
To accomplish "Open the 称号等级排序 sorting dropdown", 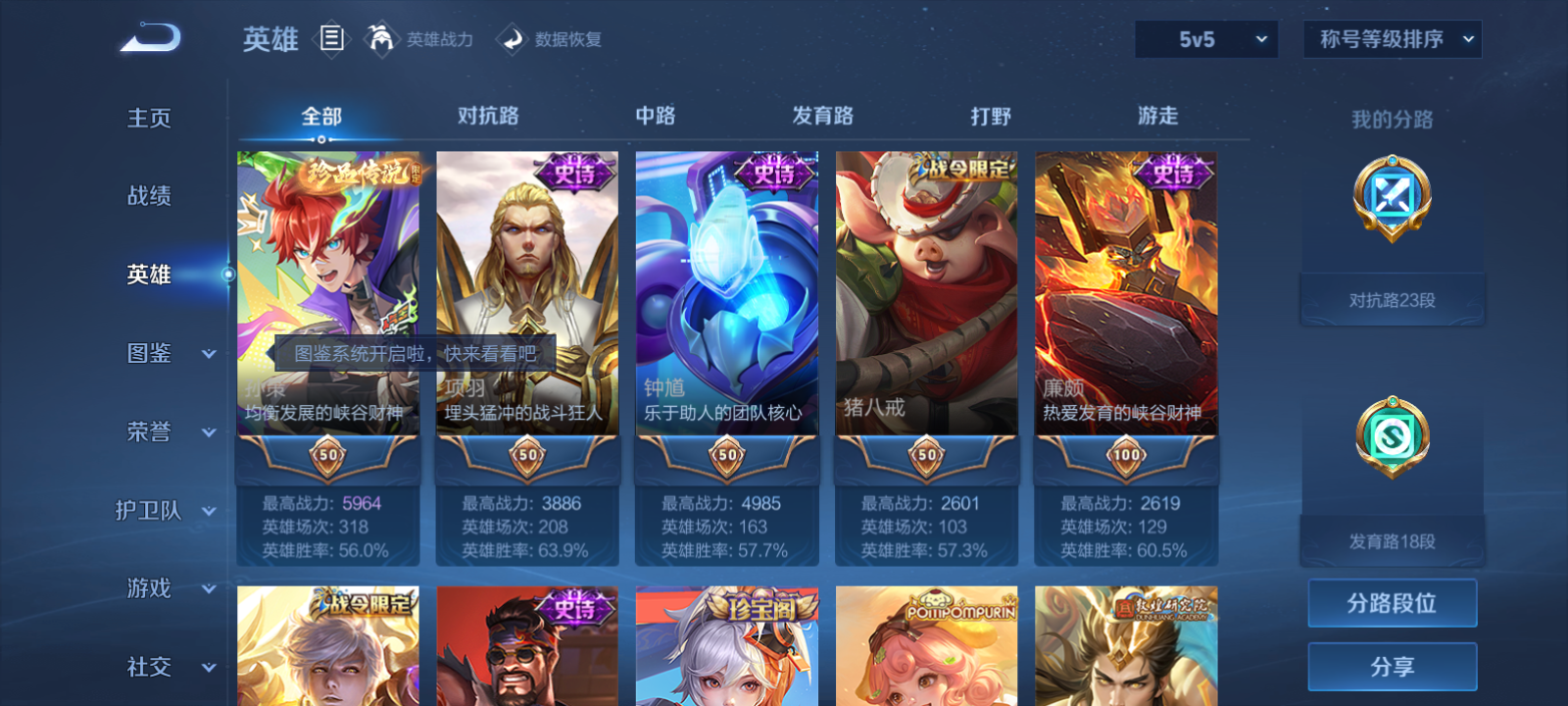I will [x=1391, y=39].
